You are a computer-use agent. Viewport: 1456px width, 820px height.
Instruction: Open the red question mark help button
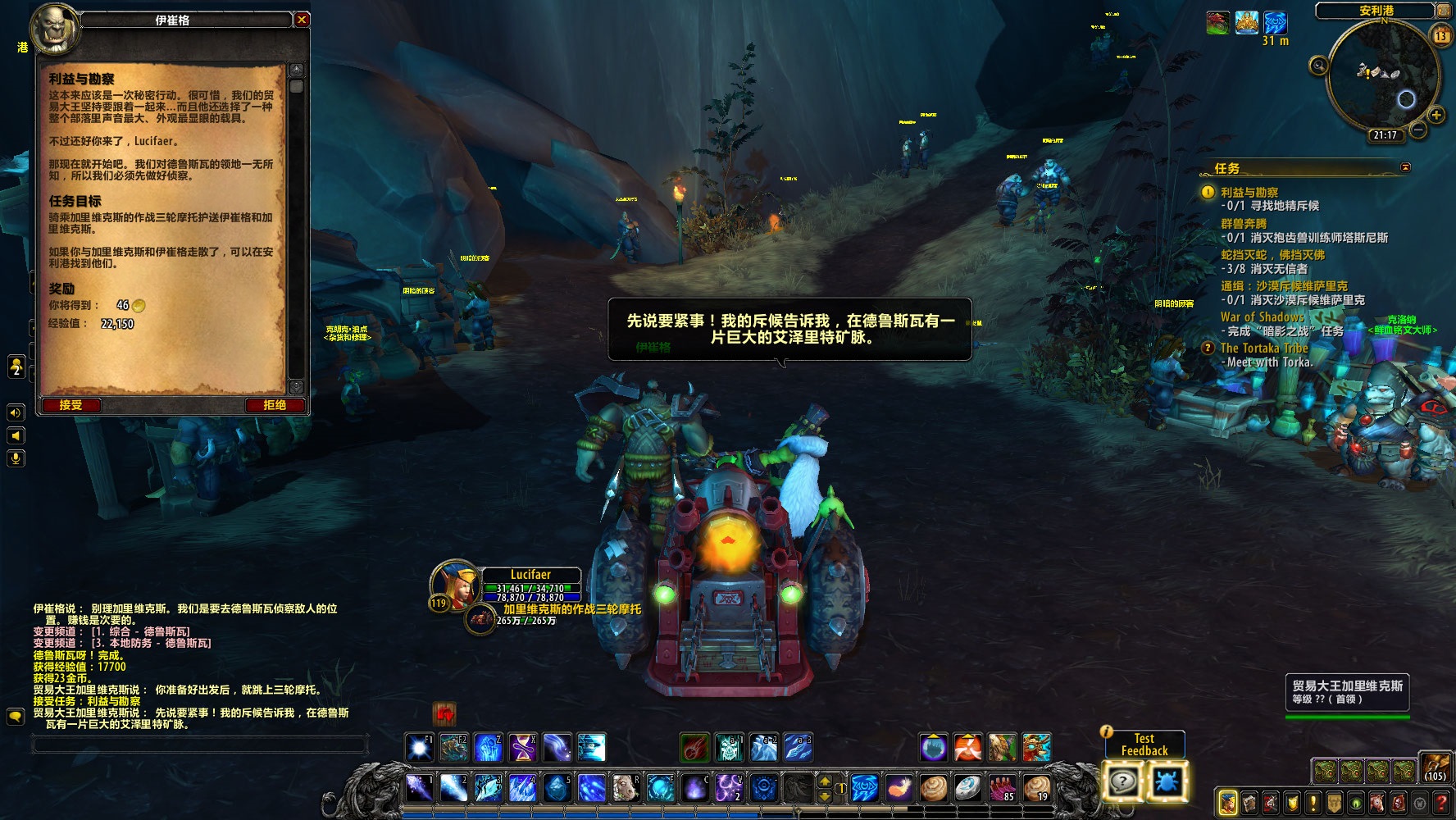[x=1441, y=803]
